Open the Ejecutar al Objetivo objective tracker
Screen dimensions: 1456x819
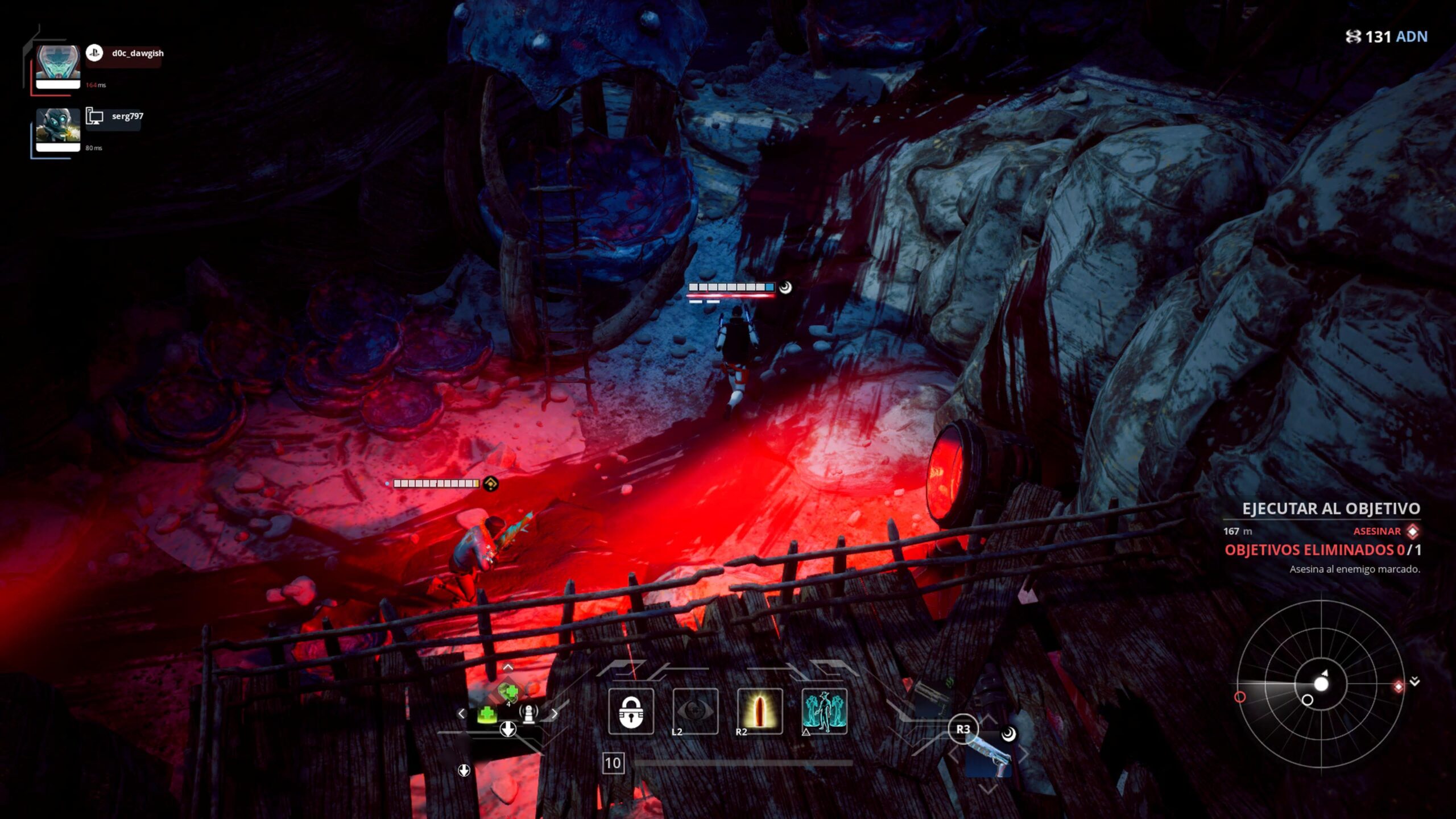pos(1331,508)
